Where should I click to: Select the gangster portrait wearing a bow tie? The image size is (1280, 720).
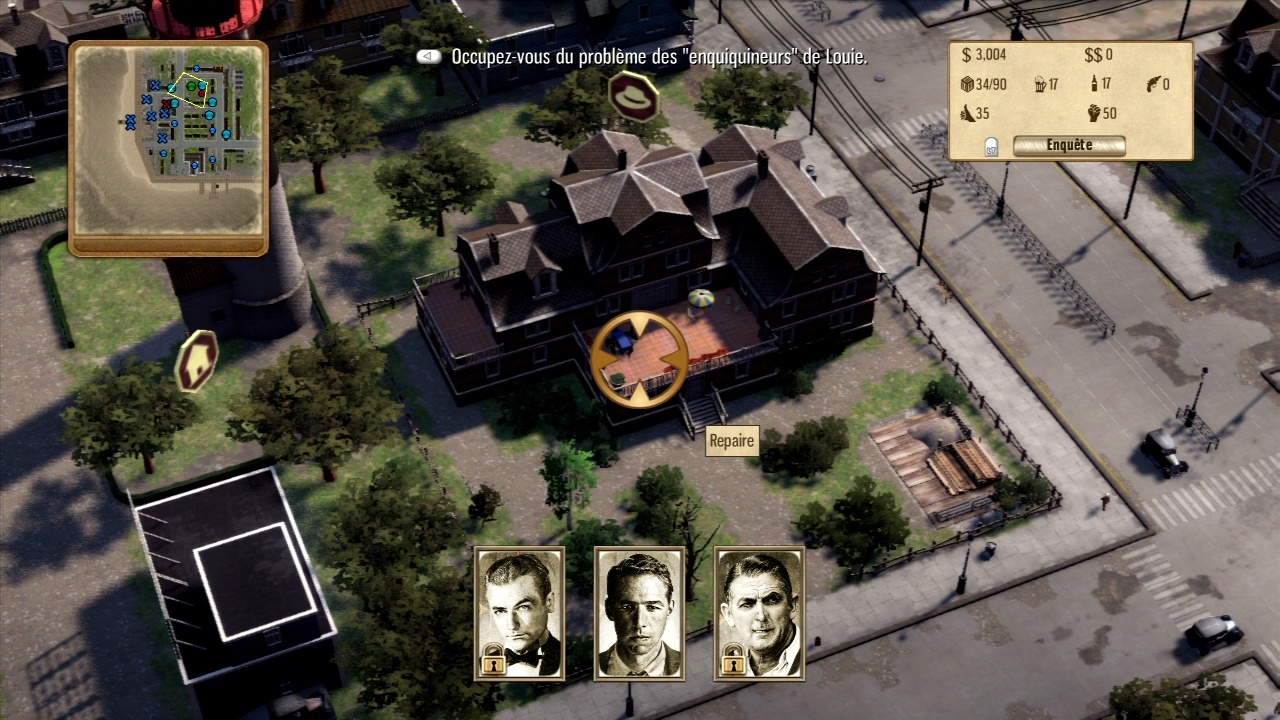[519, 613]
